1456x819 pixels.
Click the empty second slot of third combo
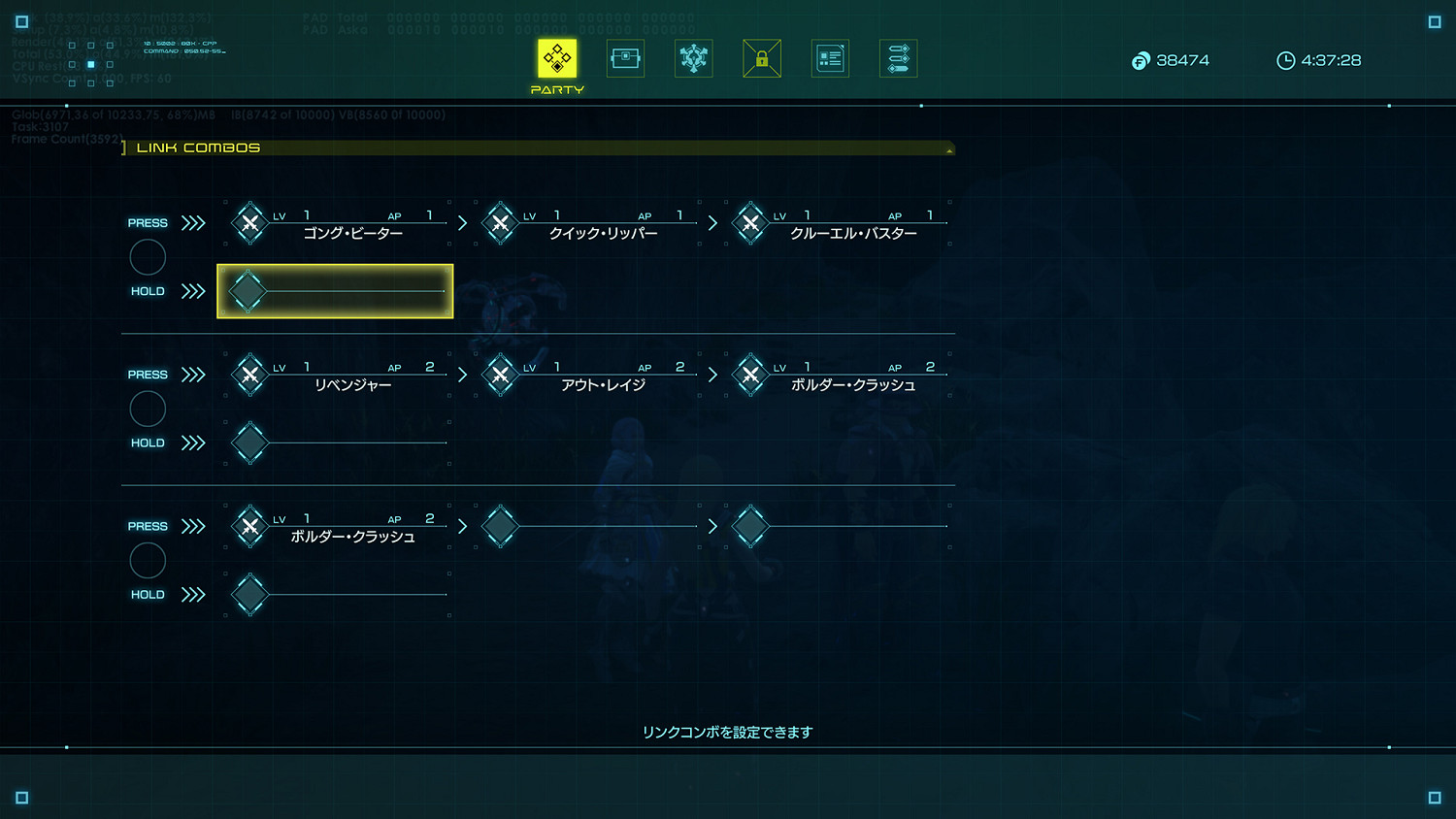[500, 527]
